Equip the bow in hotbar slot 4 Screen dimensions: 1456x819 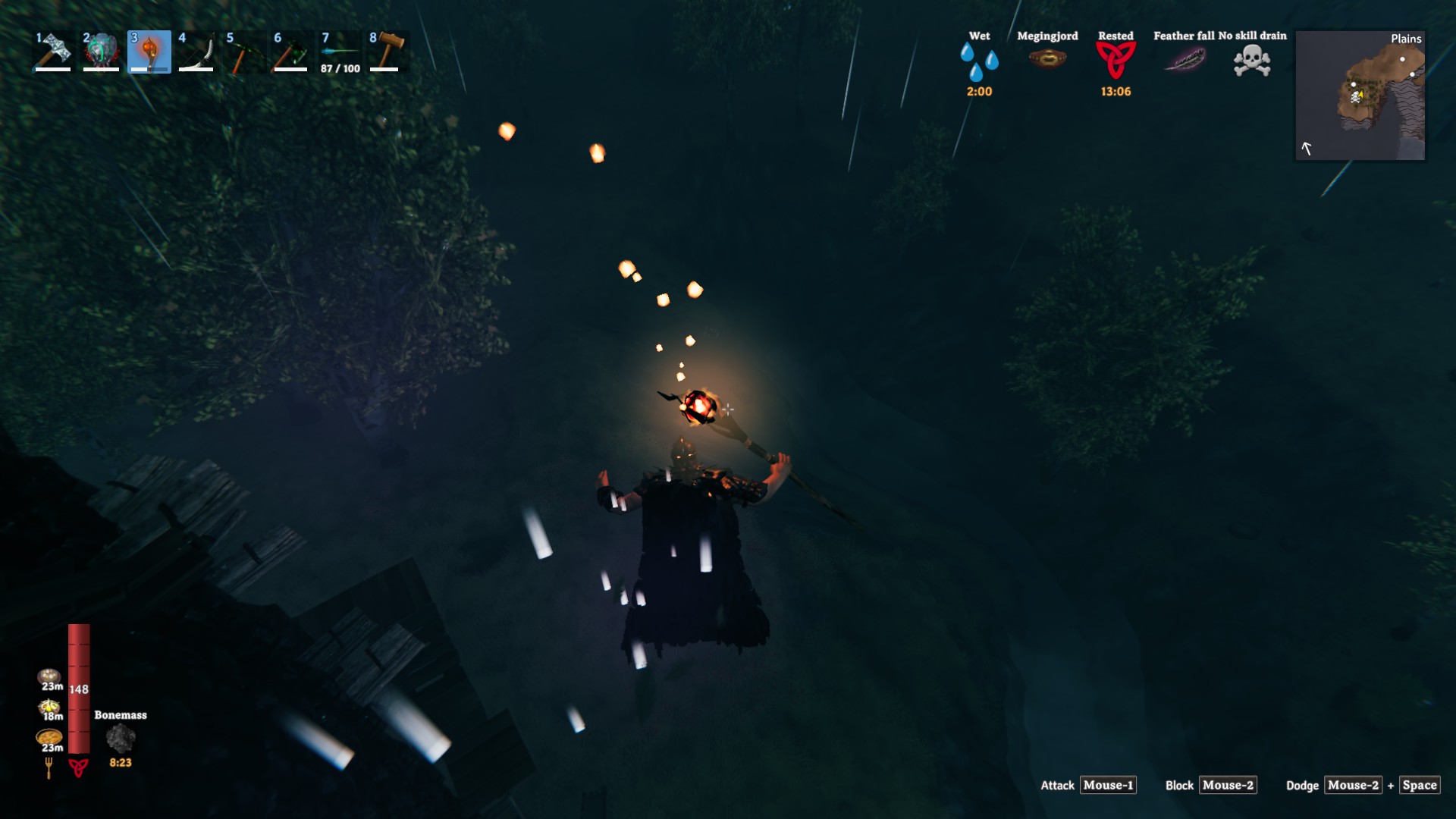point(196,51)
